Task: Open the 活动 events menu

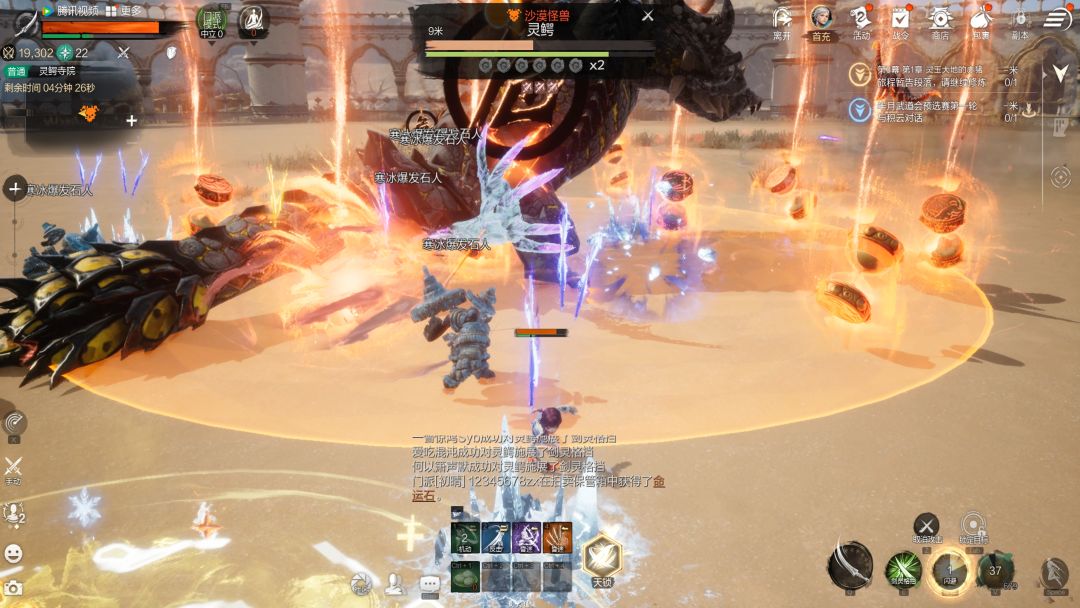Action: tap(861, 18)
